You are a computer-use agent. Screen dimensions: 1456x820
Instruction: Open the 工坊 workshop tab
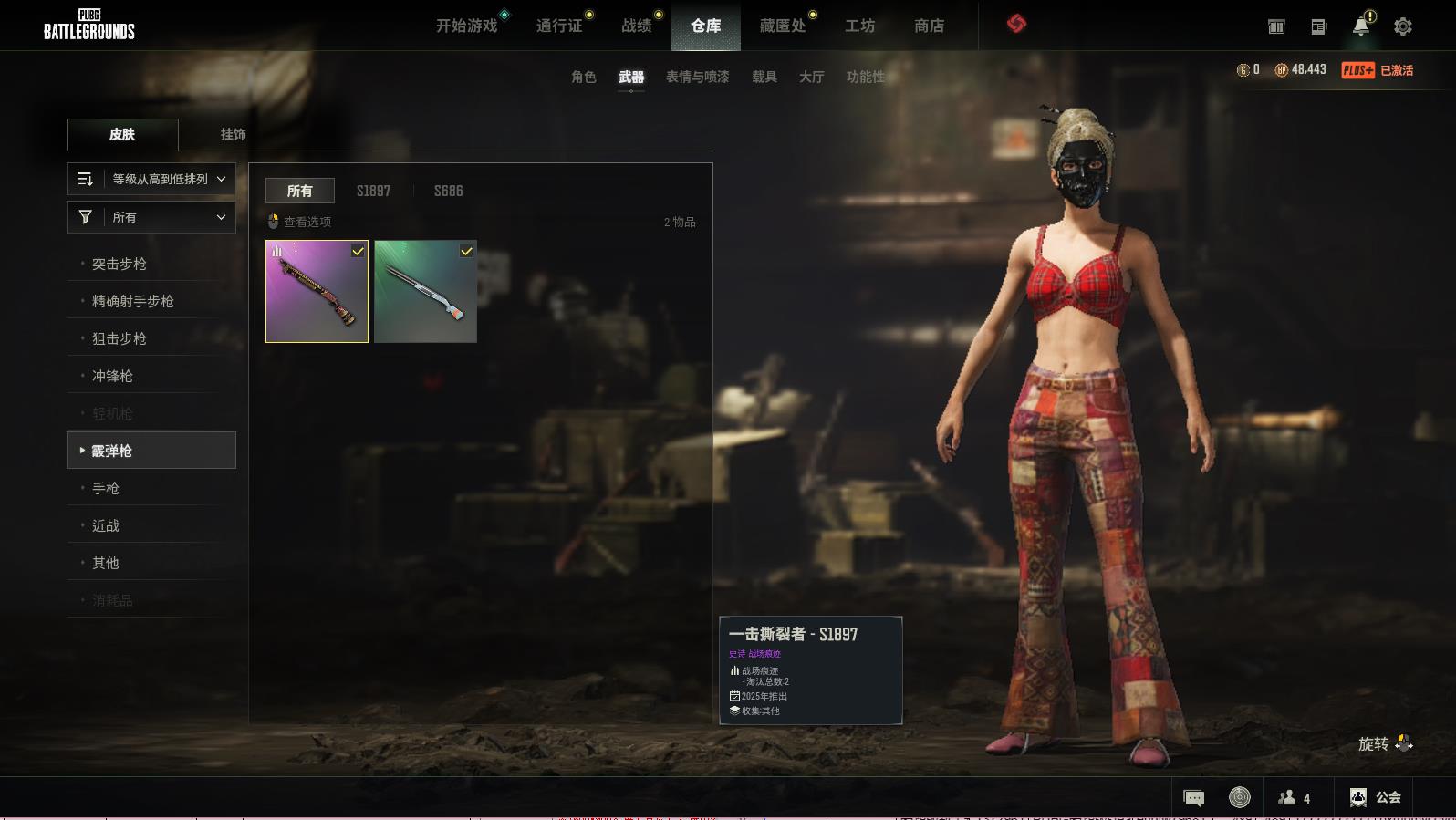pos(859,26)
